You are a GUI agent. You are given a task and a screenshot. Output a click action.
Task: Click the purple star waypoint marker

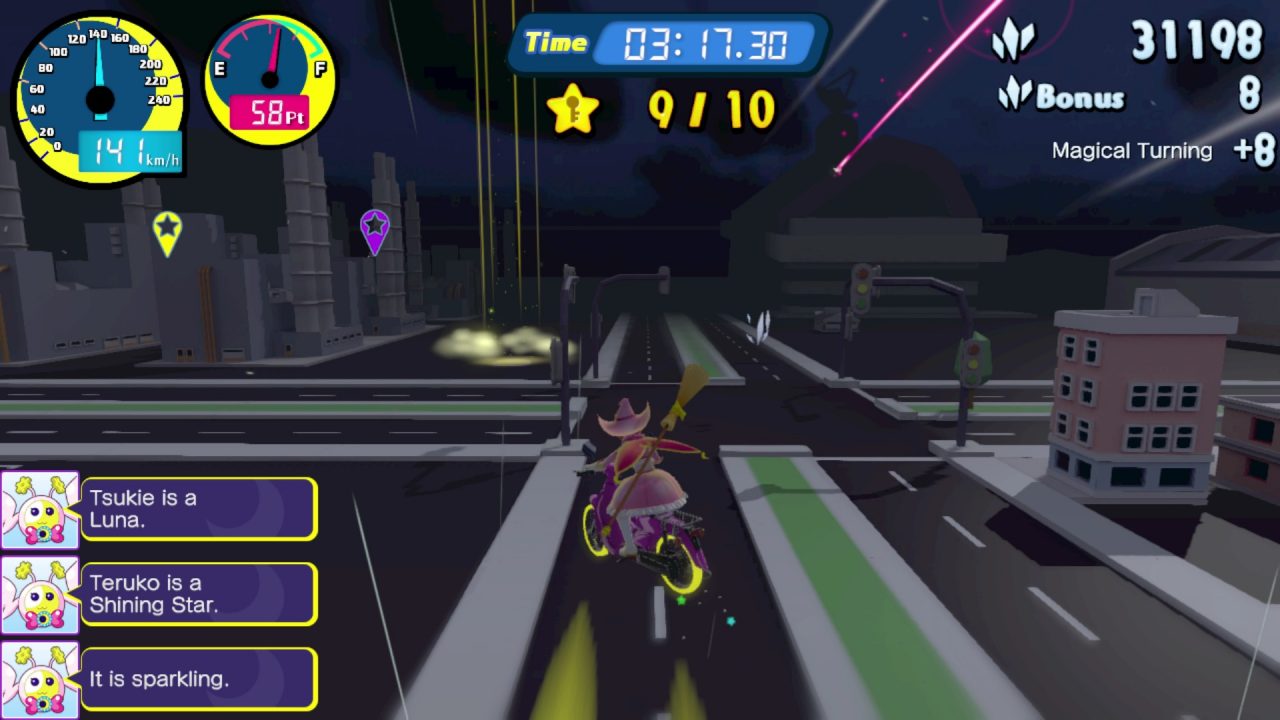tap(374, 229)
